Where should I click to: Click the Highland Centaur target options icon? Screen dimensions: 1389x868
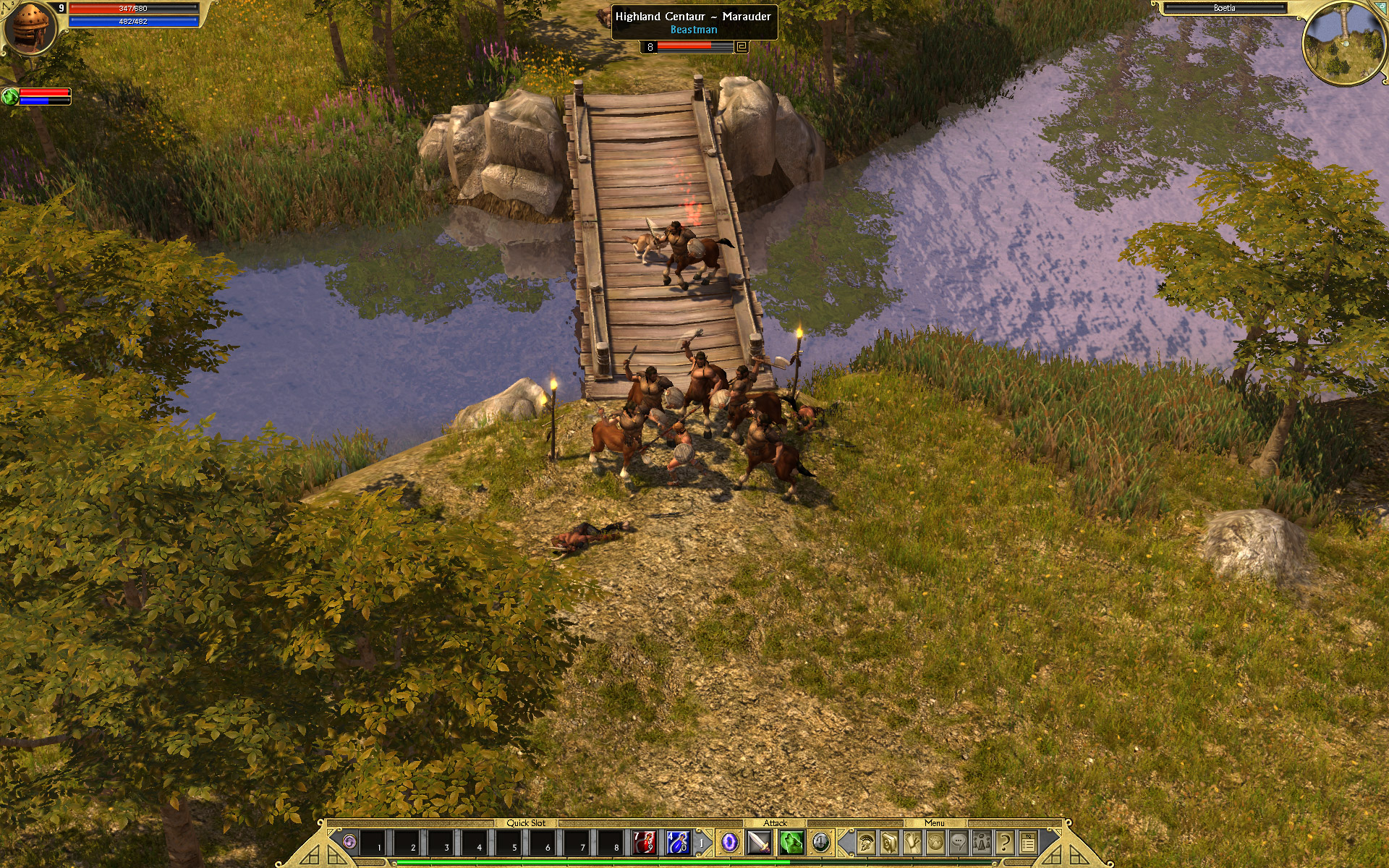tap(741, 47)
